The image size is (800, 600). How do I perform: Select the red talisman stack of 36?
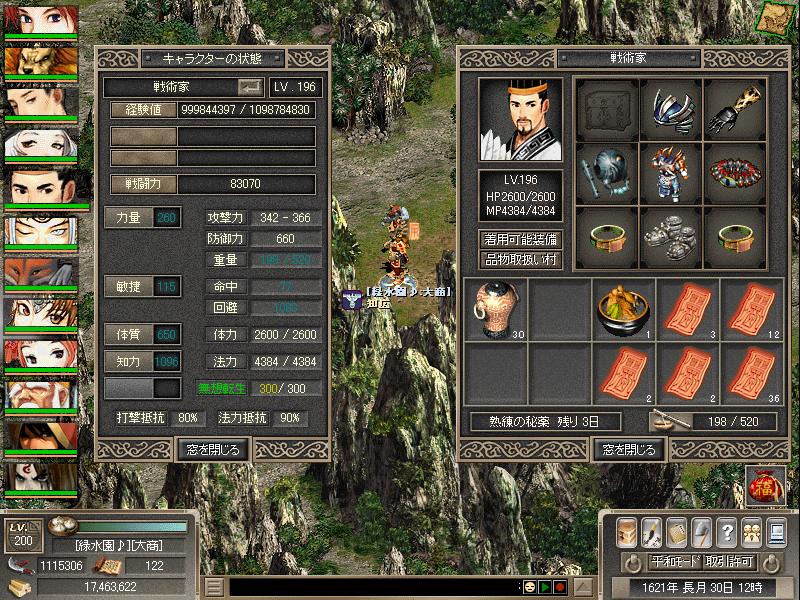tap(751, 371)
